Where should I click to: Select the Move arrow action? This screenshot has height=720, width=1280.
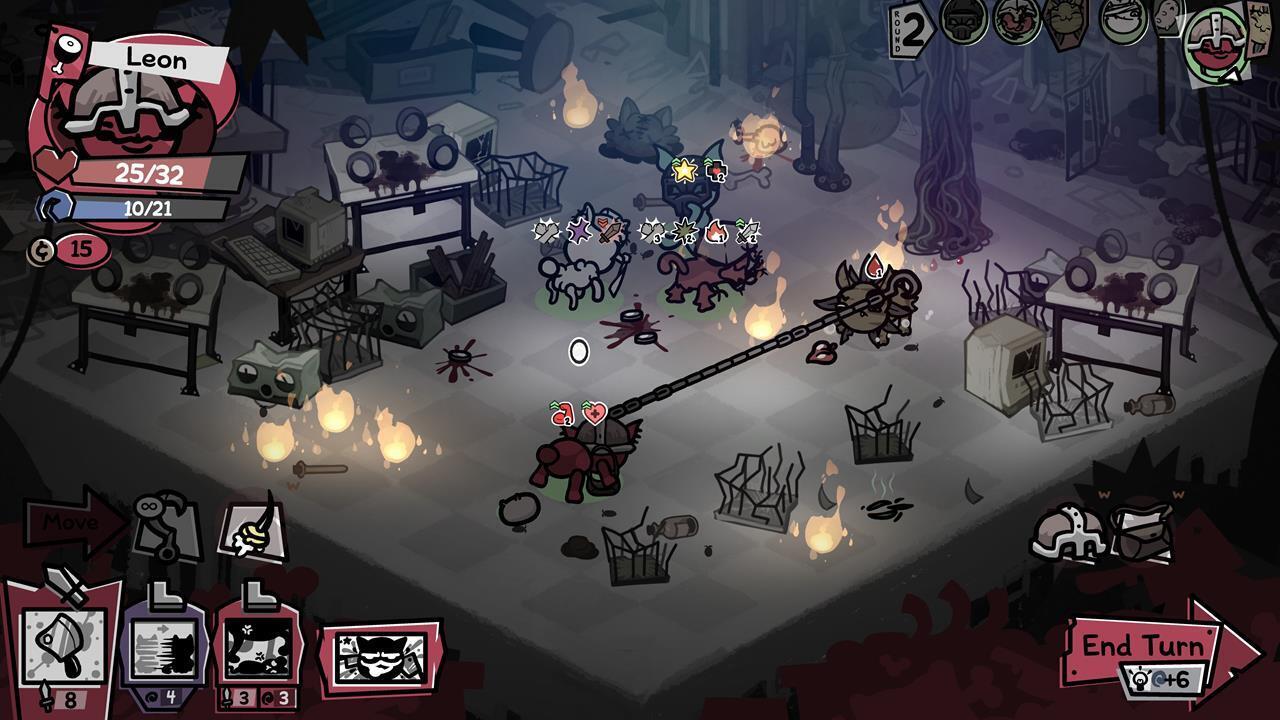(x=72, y=521)
